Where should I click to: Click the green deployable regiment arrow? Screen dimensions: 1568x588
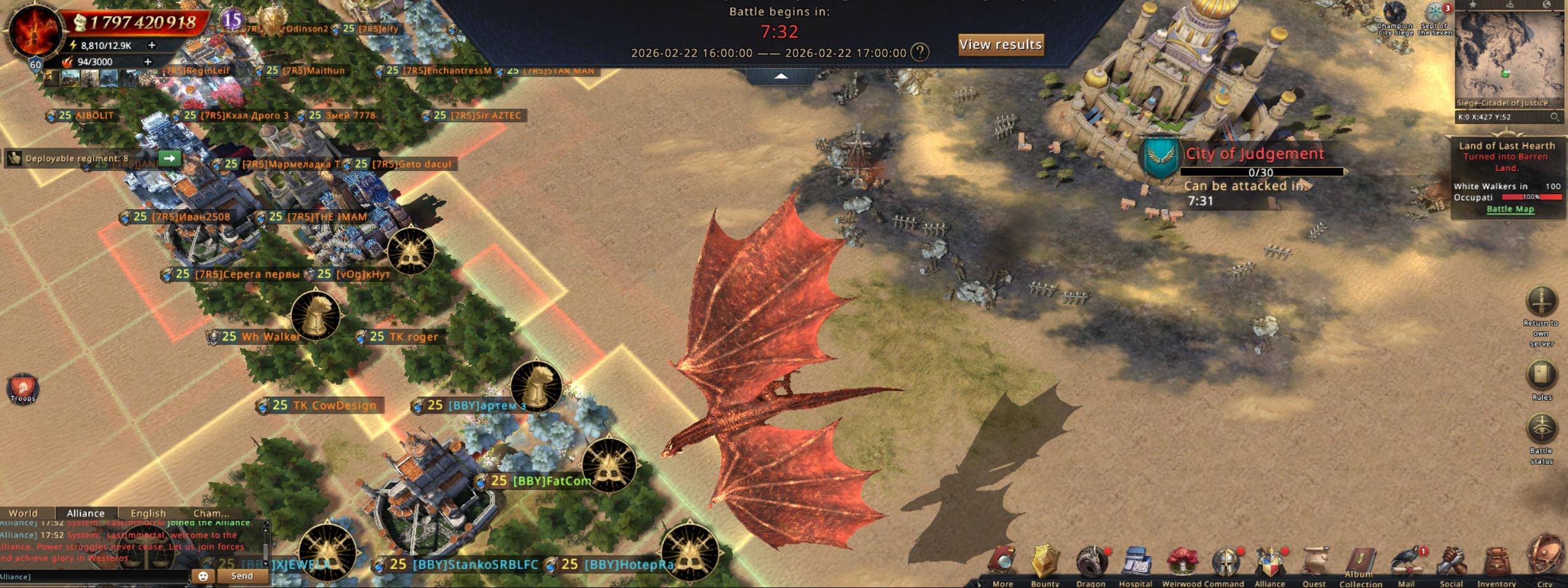[x=169, y=158]
